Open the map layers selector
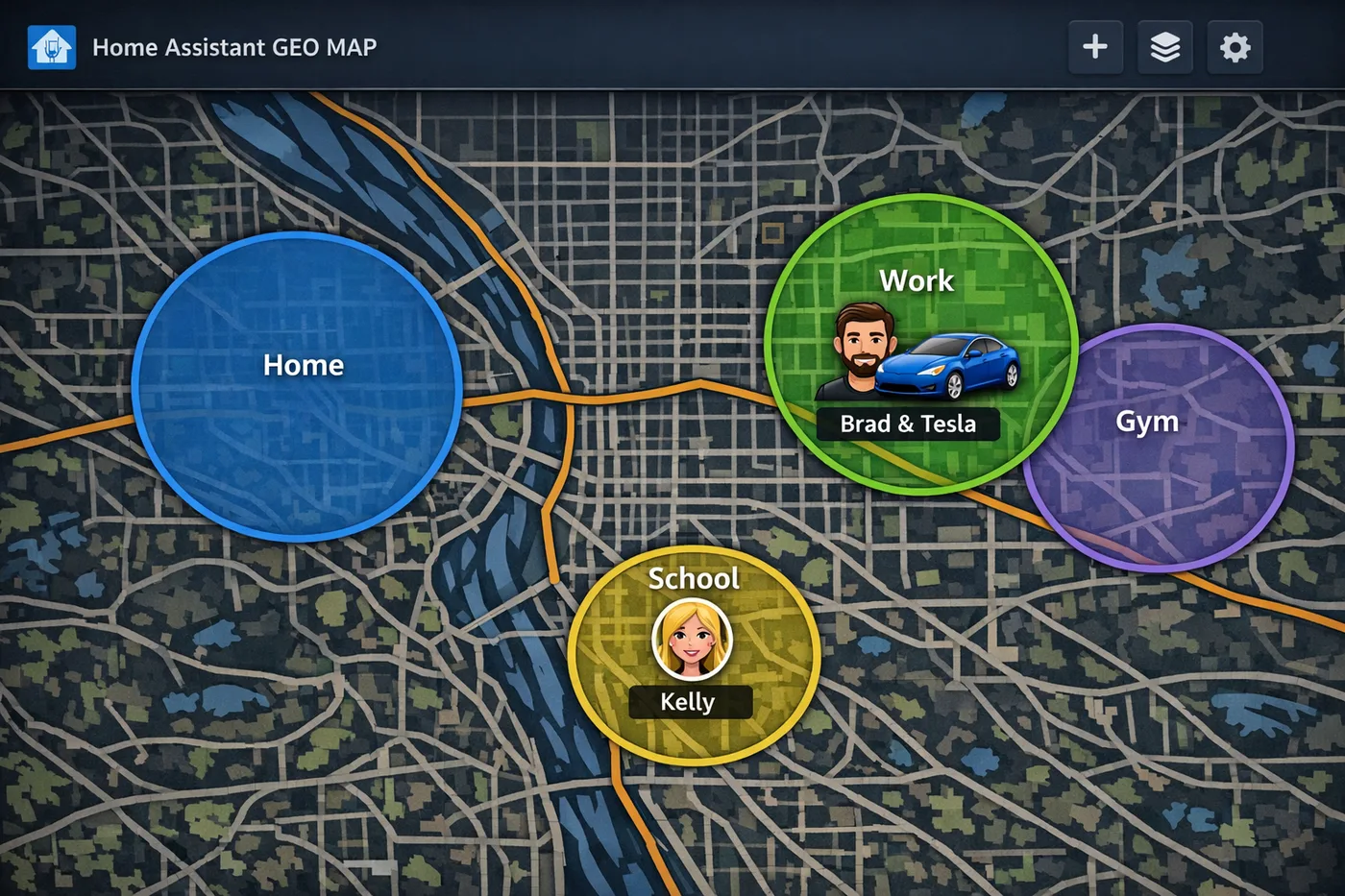The width and height of the screenshot is (1345, 896). (x=1164, y=47)
